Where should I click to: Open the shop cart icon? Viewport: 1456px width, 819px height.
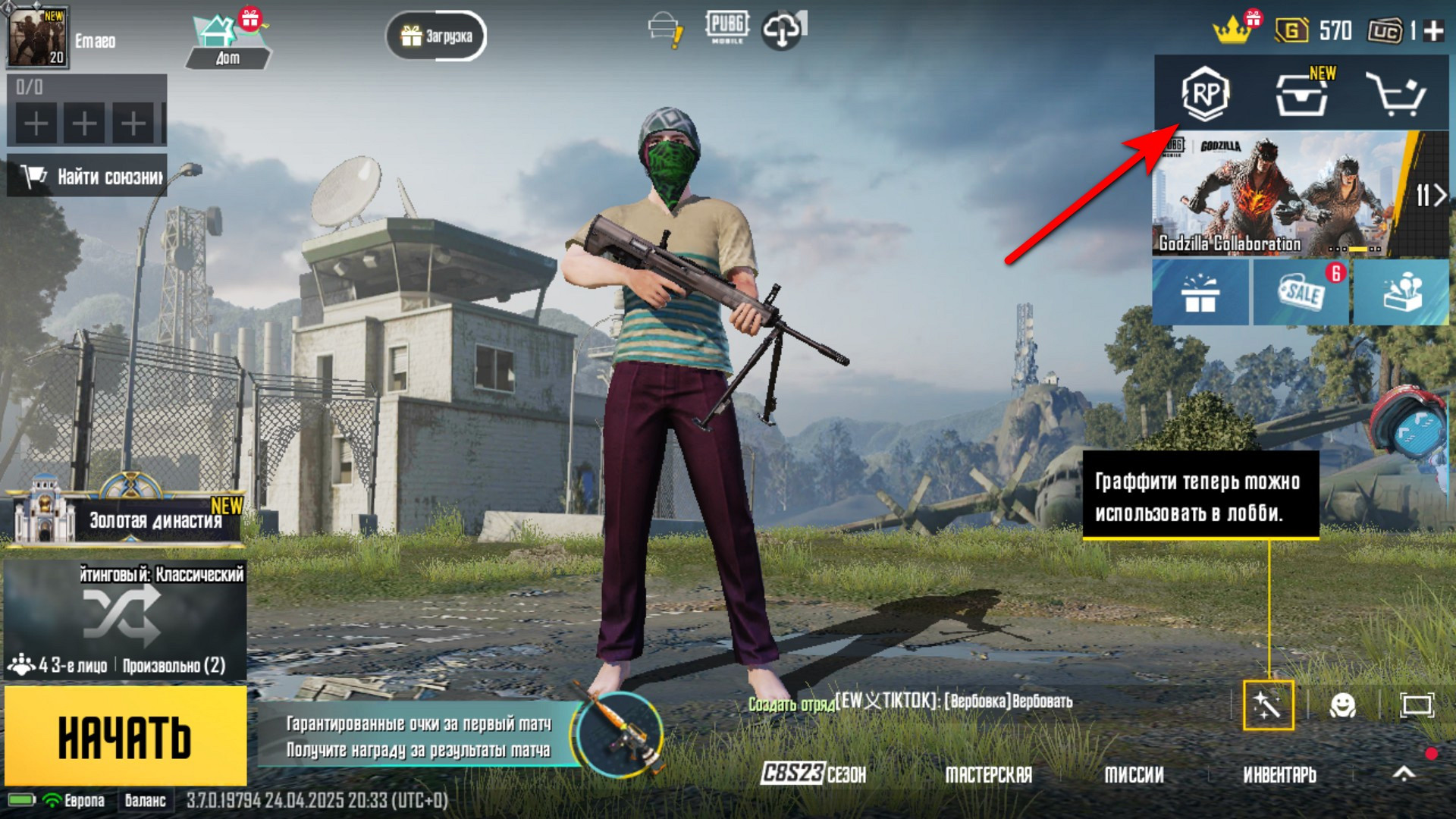click(1395, 94)
